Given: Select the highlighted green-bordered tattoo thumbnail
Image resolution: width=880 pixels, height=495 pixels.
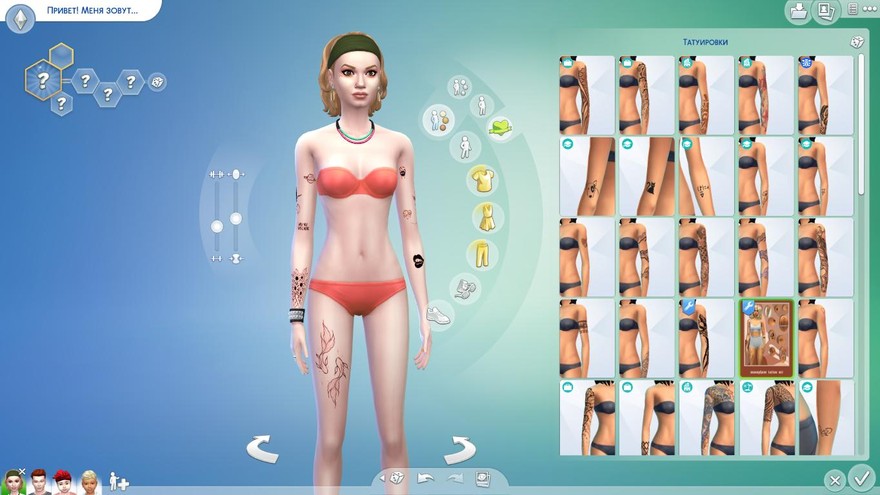Looking at the screenshot, I should (x=766, y=338).
